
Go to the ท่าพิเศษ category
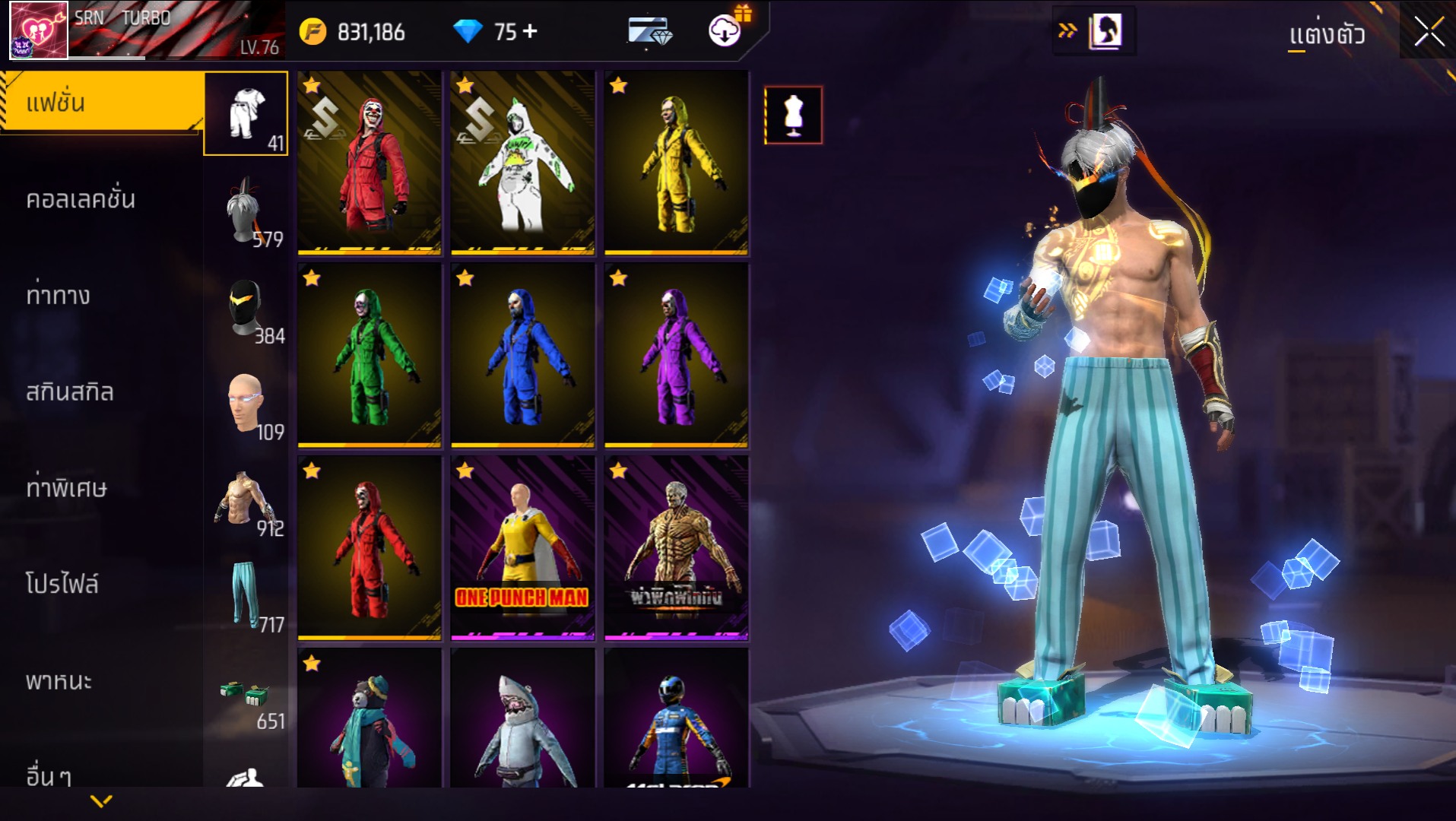click(67, 488)
